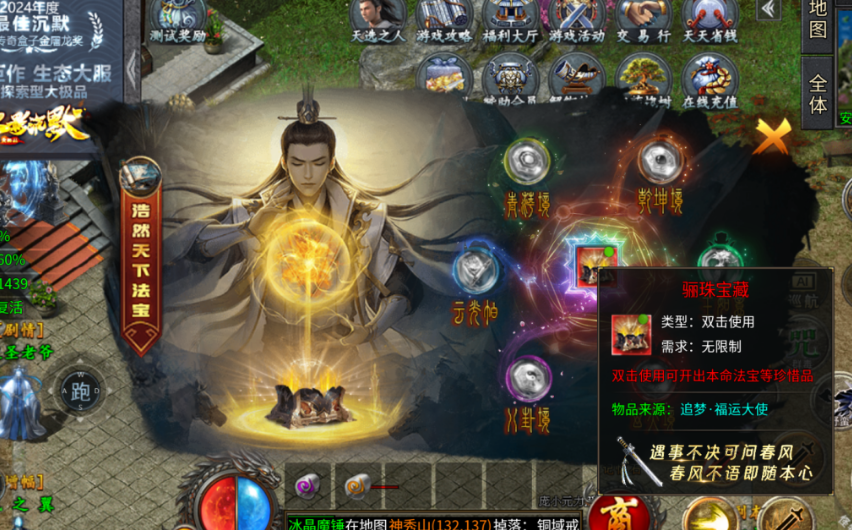The height and width of the screenshot is (530, 852).
Task: Open the 交易行 trading house
Action: click(x=642, y=18)
